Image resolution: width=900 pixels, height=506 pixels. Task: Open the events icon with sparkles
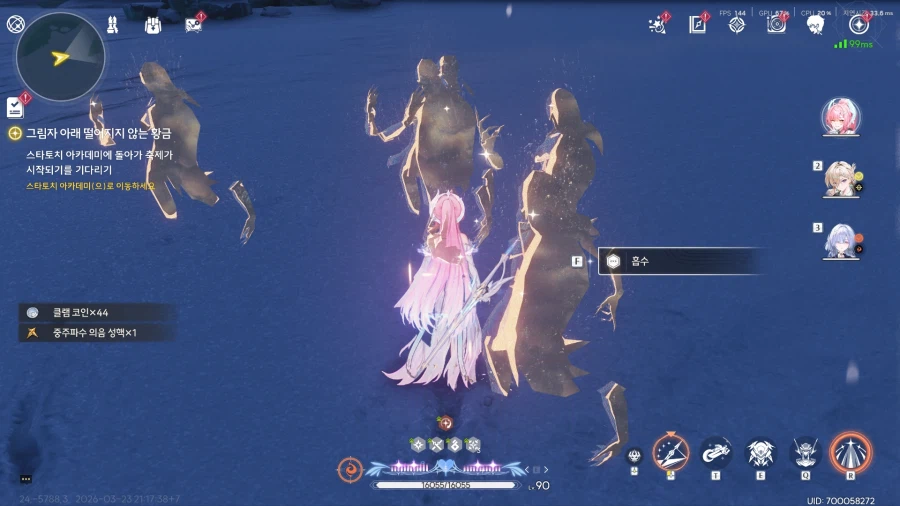tap(659, 25)
